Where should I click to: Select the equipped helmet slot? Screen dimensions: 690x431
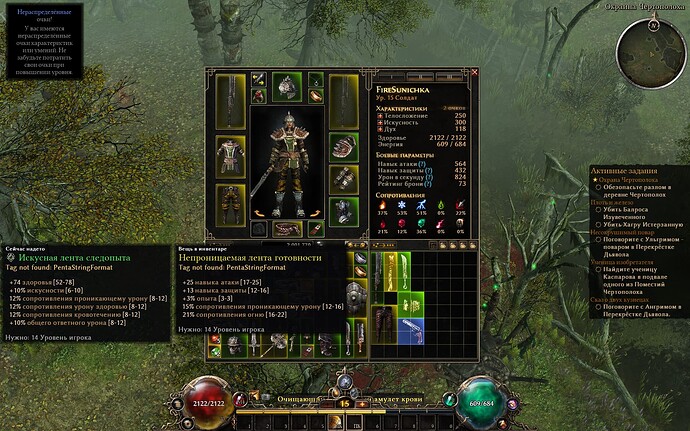(x=285, y=88)
